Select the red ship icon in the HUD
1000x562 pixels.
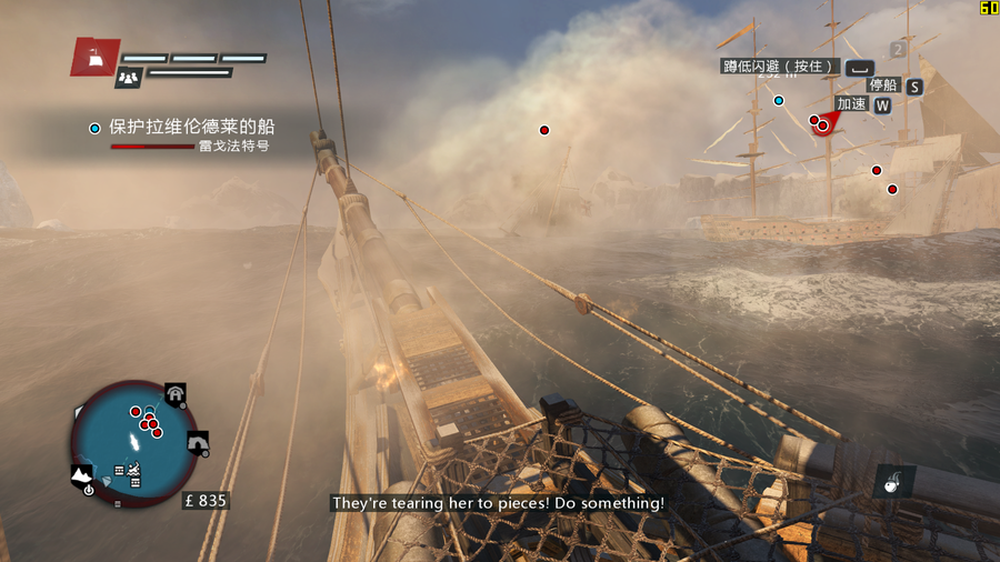coord(96,57)
